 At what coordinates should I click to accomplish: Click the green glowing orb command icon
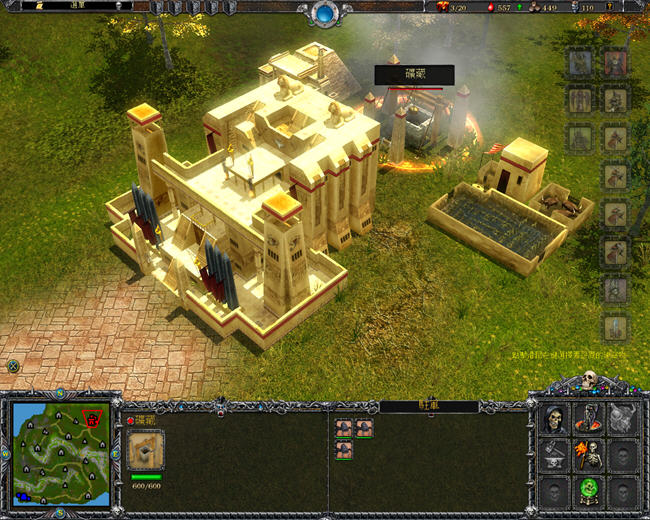588,491
